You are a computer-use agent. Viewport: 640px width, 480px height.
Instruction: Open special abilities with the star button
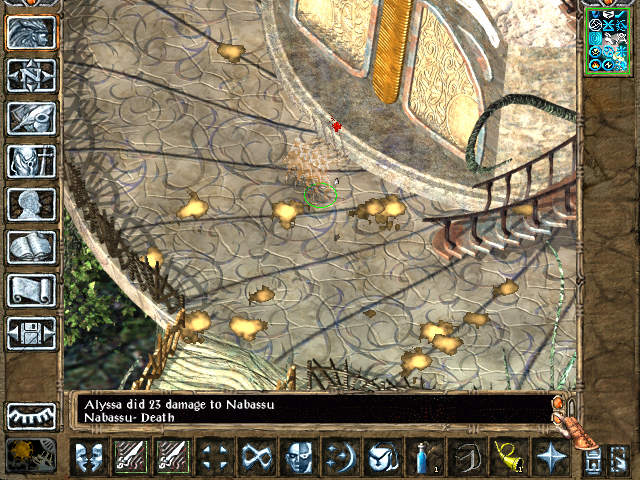tap(551, 458)
